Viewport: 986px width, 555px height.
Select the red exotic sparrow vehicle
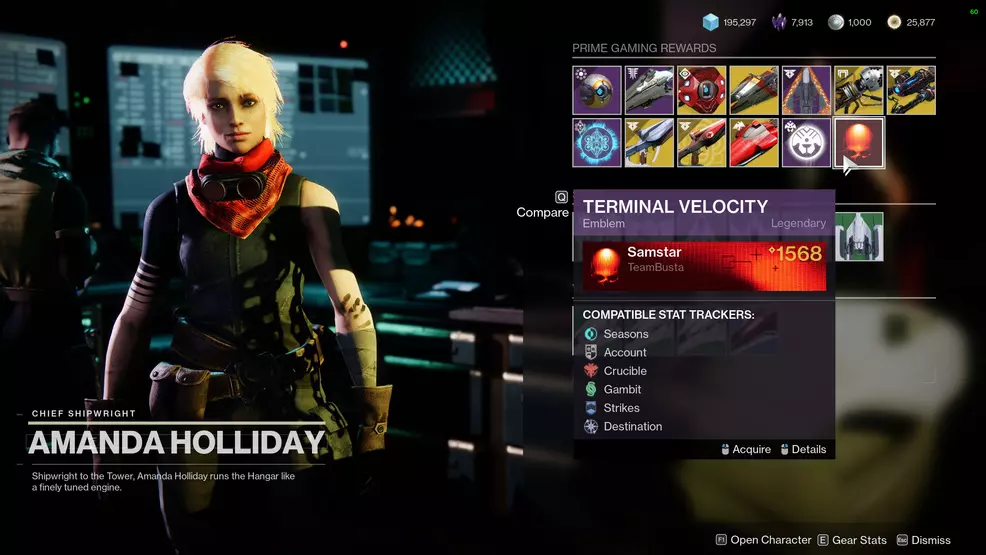click(x=754, y=142)
